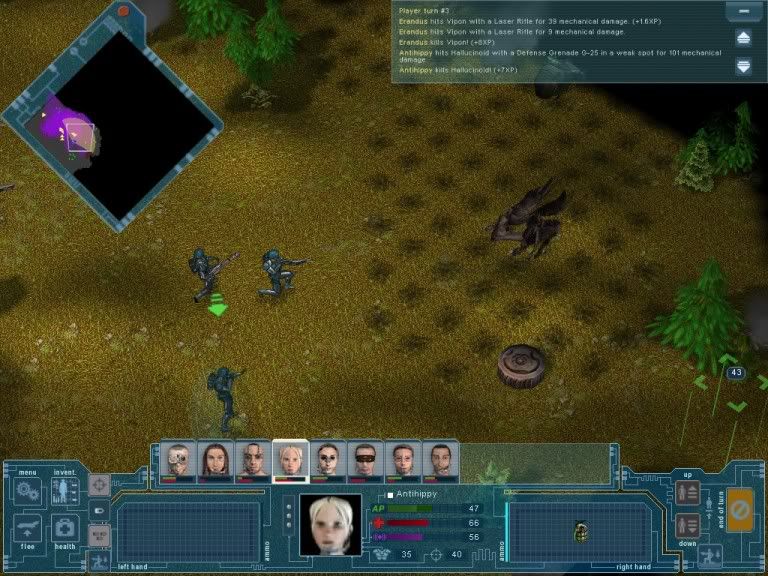Image resolution: width=768 pixels, height=576 pixels.
Task: Select the grenade in the right hand slot
Action: point(581,532)
